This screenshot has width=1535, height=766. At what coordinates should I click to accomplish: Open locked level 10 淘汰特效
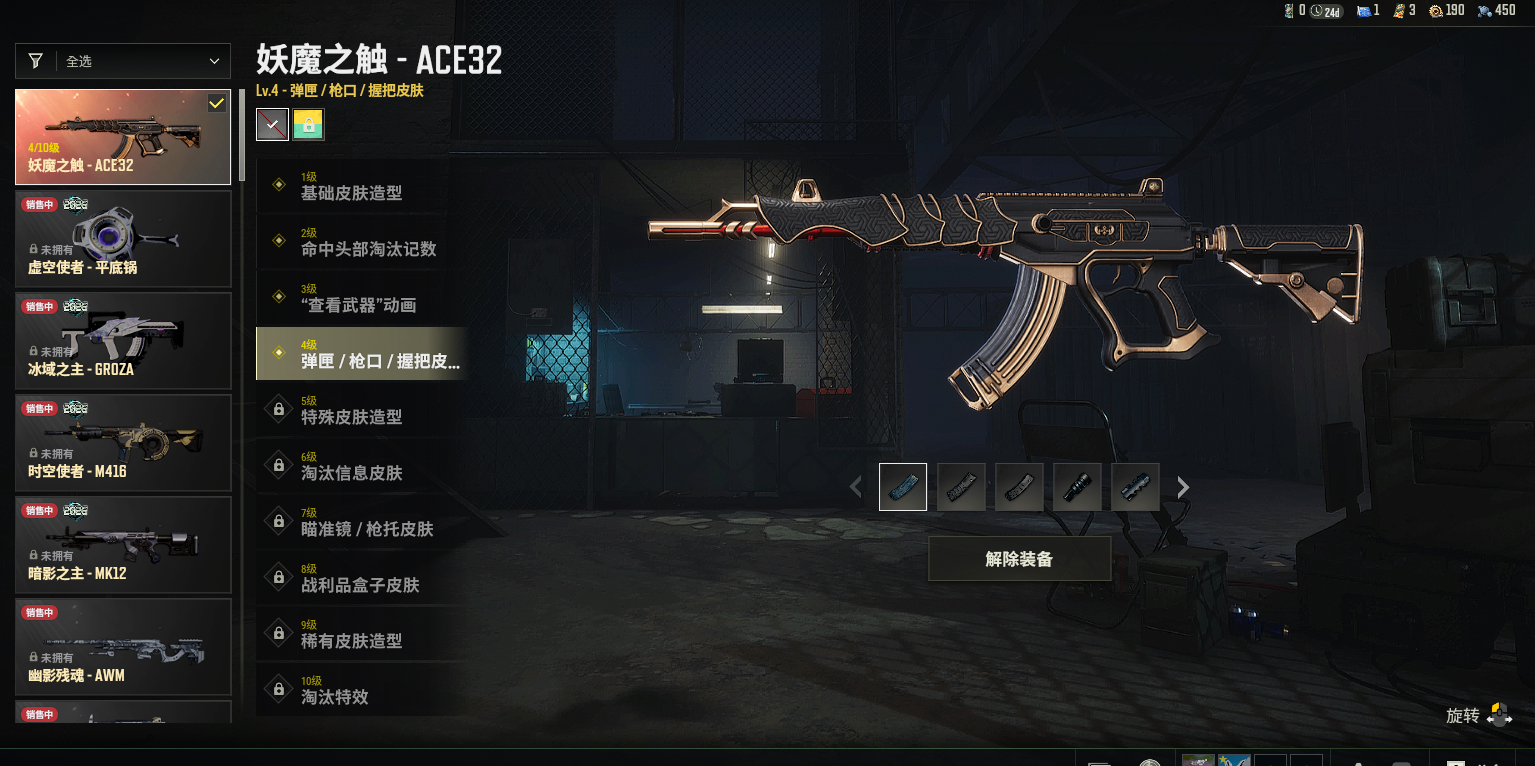362,690
